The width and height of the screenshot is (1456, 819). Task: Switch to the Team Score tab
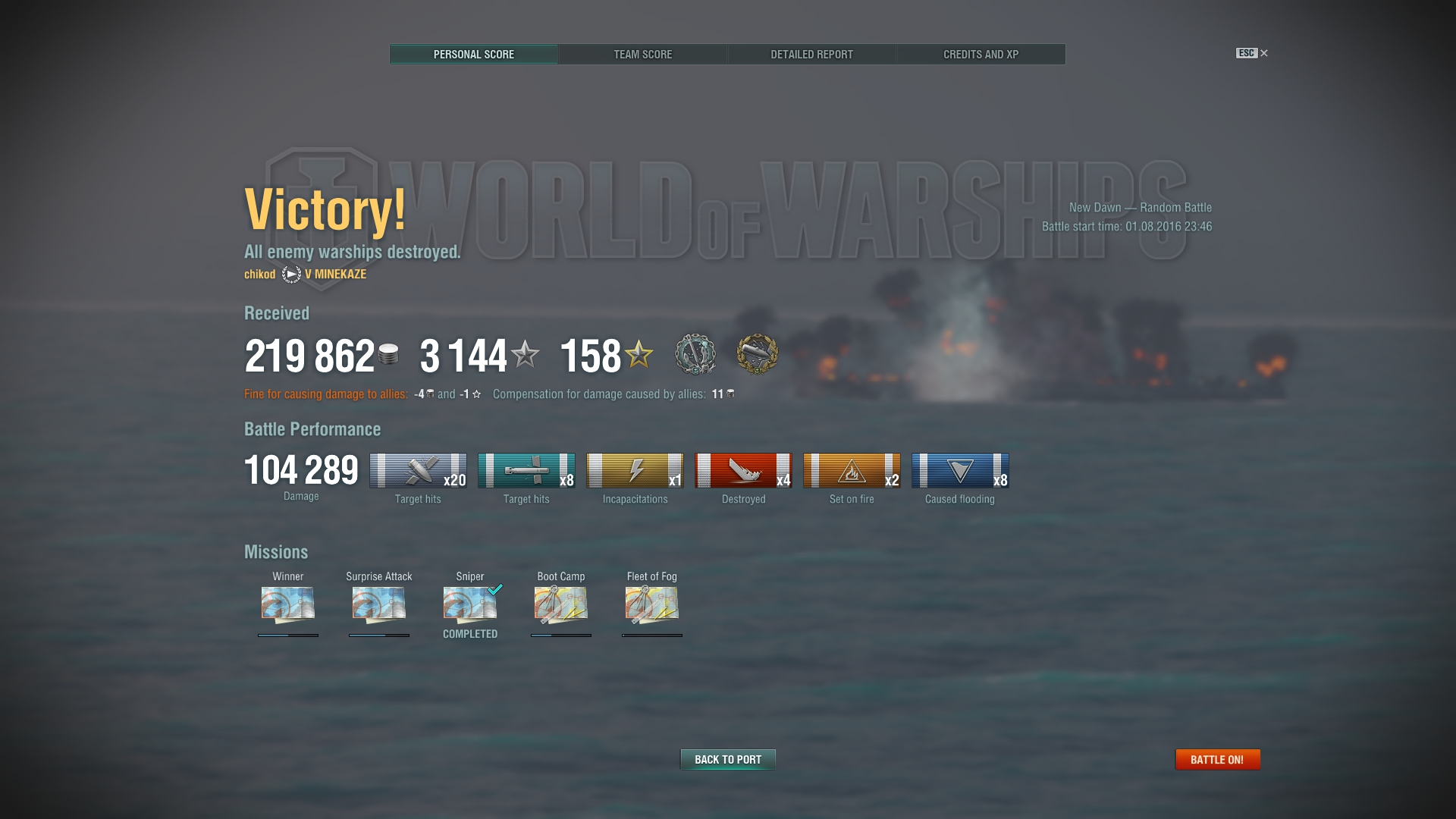(x=642, y=55)
